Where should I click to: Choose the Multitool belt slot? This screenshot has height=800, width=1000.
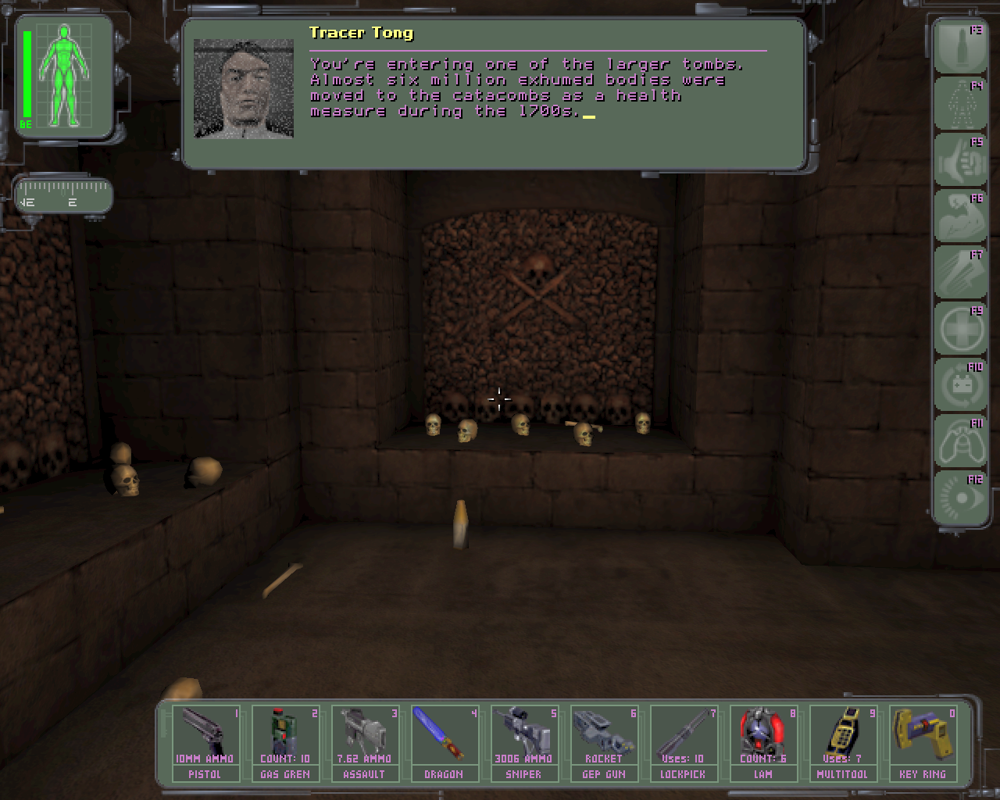coord(843,742)
